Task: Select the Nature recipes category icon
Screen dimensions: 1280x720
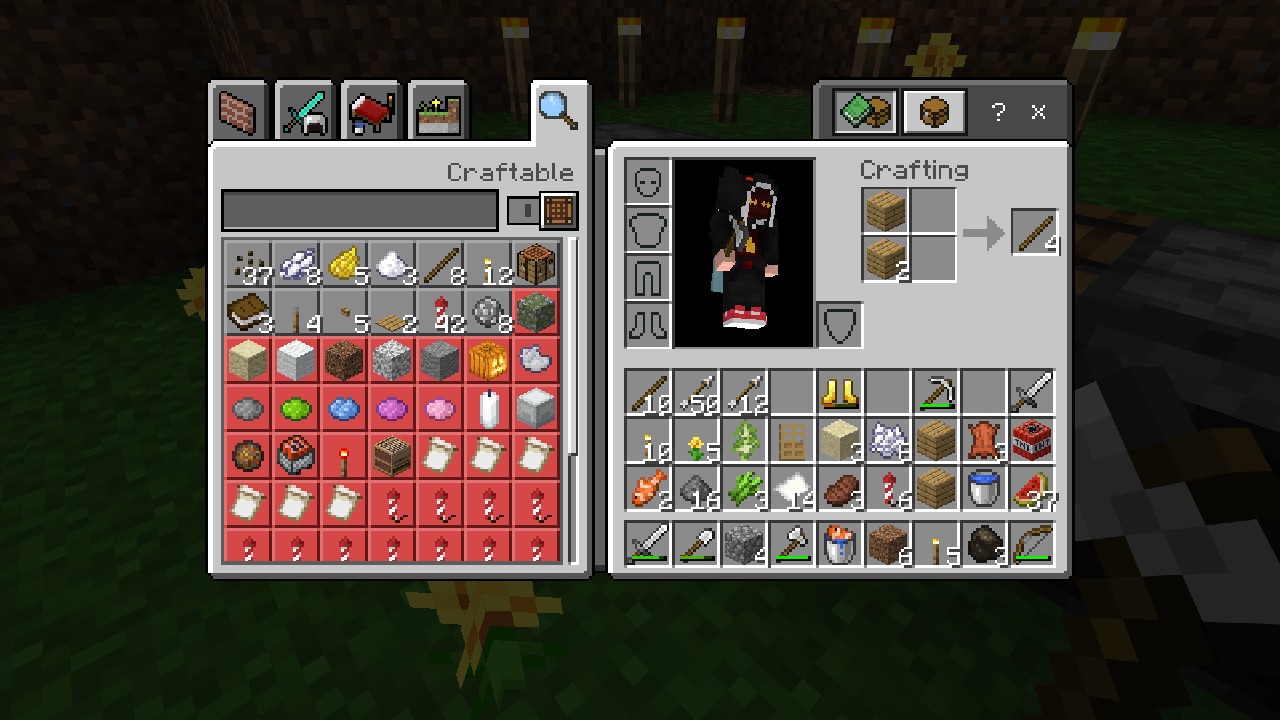Action: (437, 110)
